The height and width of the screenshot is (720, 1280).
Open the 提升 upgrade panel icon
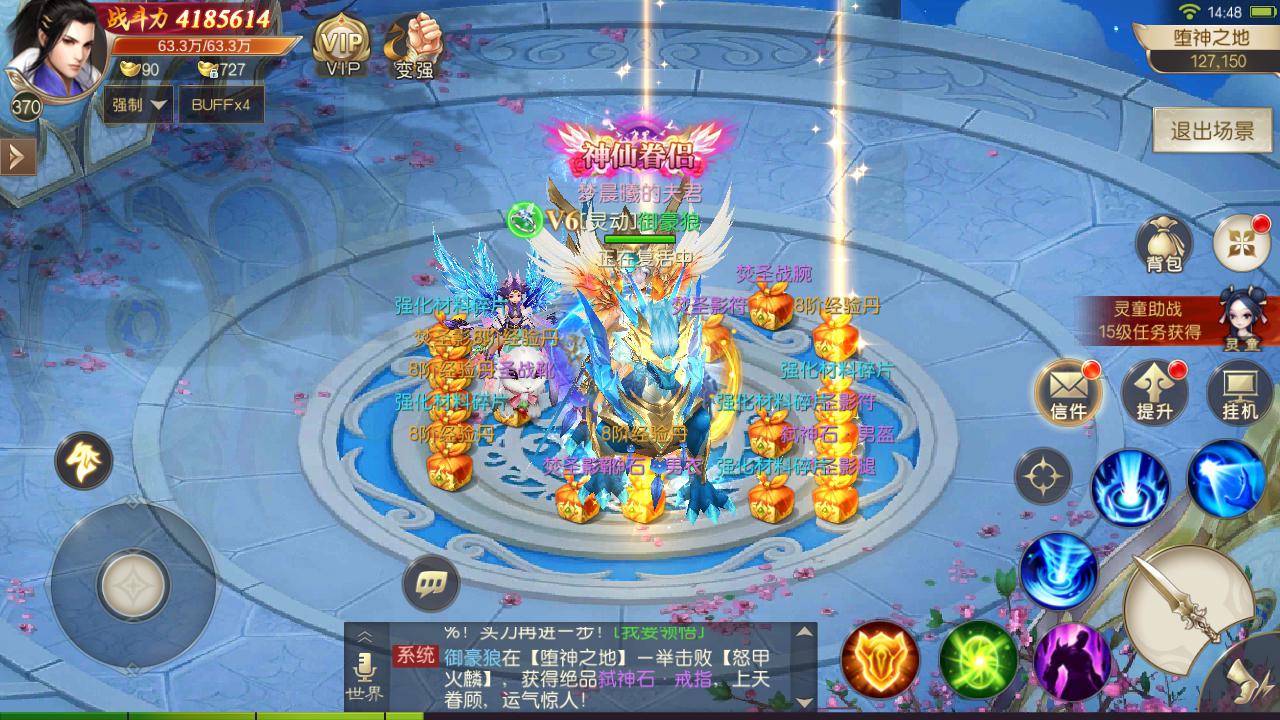point(1153,392)
